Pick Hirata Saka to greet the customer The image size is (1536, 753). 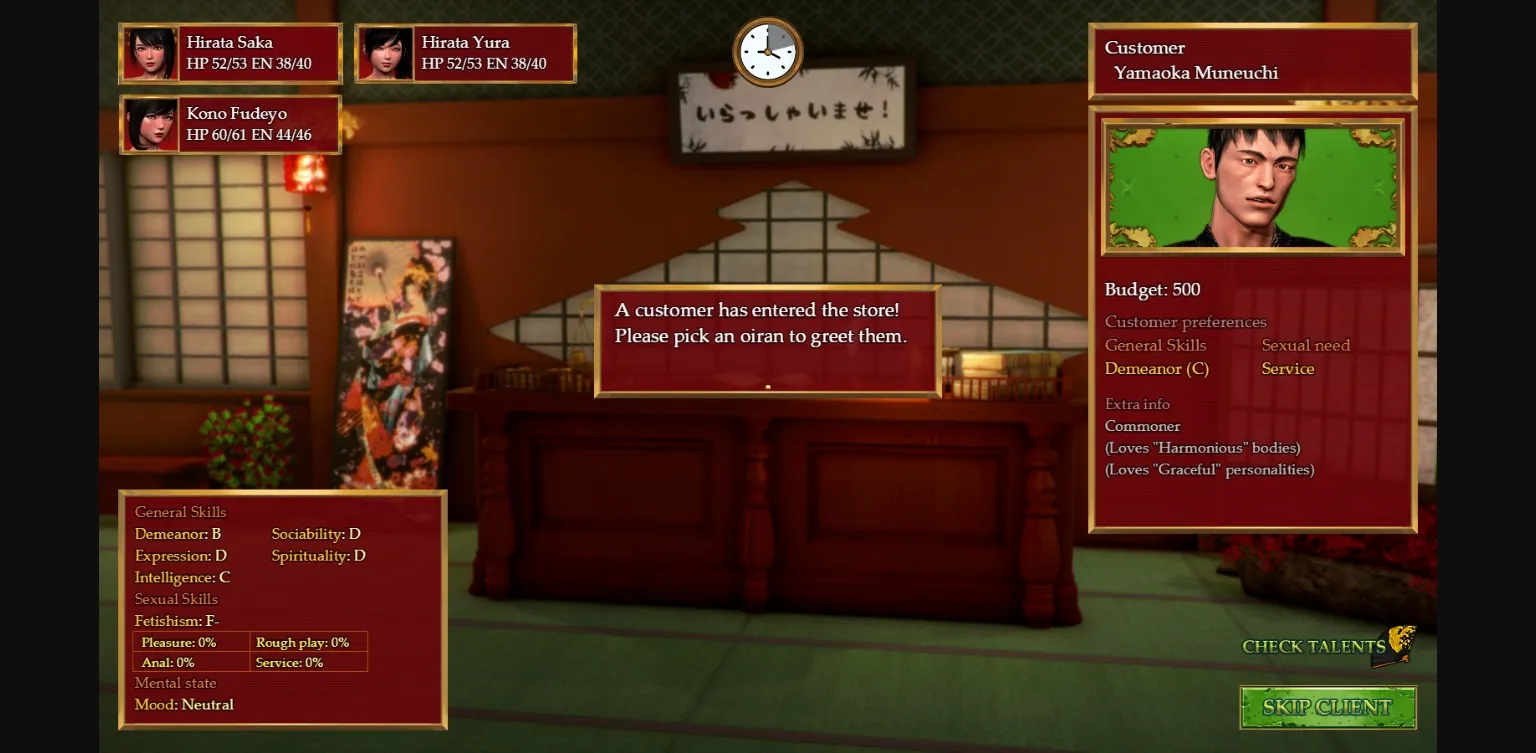231,53
